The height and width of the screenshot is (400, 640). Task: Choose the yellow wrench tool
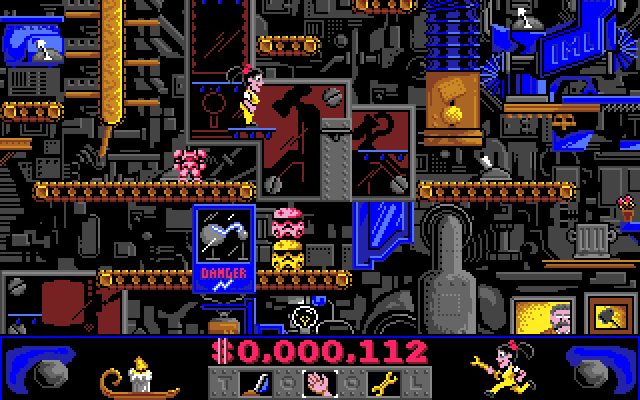coord(382,381)
